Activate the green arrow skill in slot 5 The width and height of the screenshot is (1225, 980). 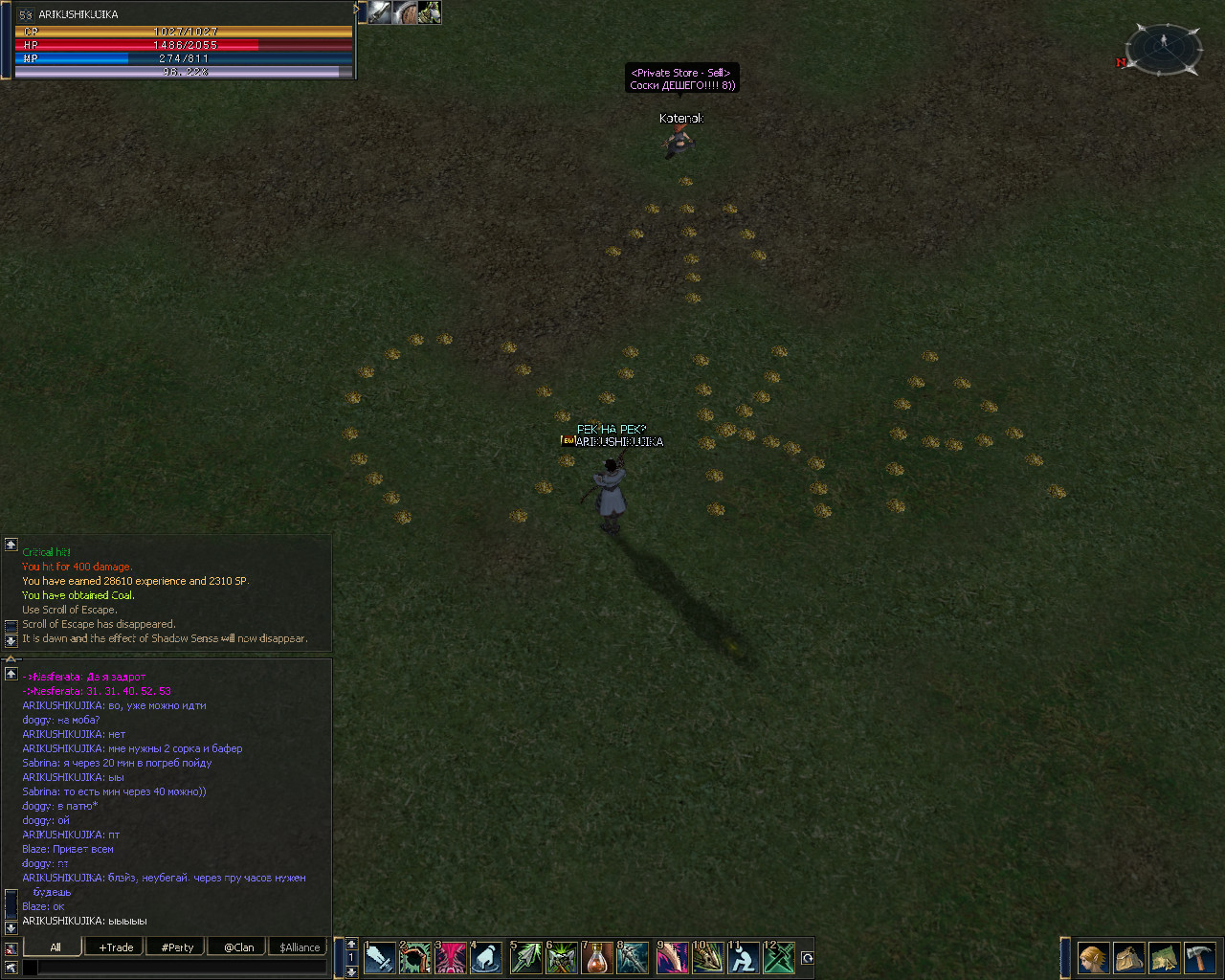click(x=525, y=958)
